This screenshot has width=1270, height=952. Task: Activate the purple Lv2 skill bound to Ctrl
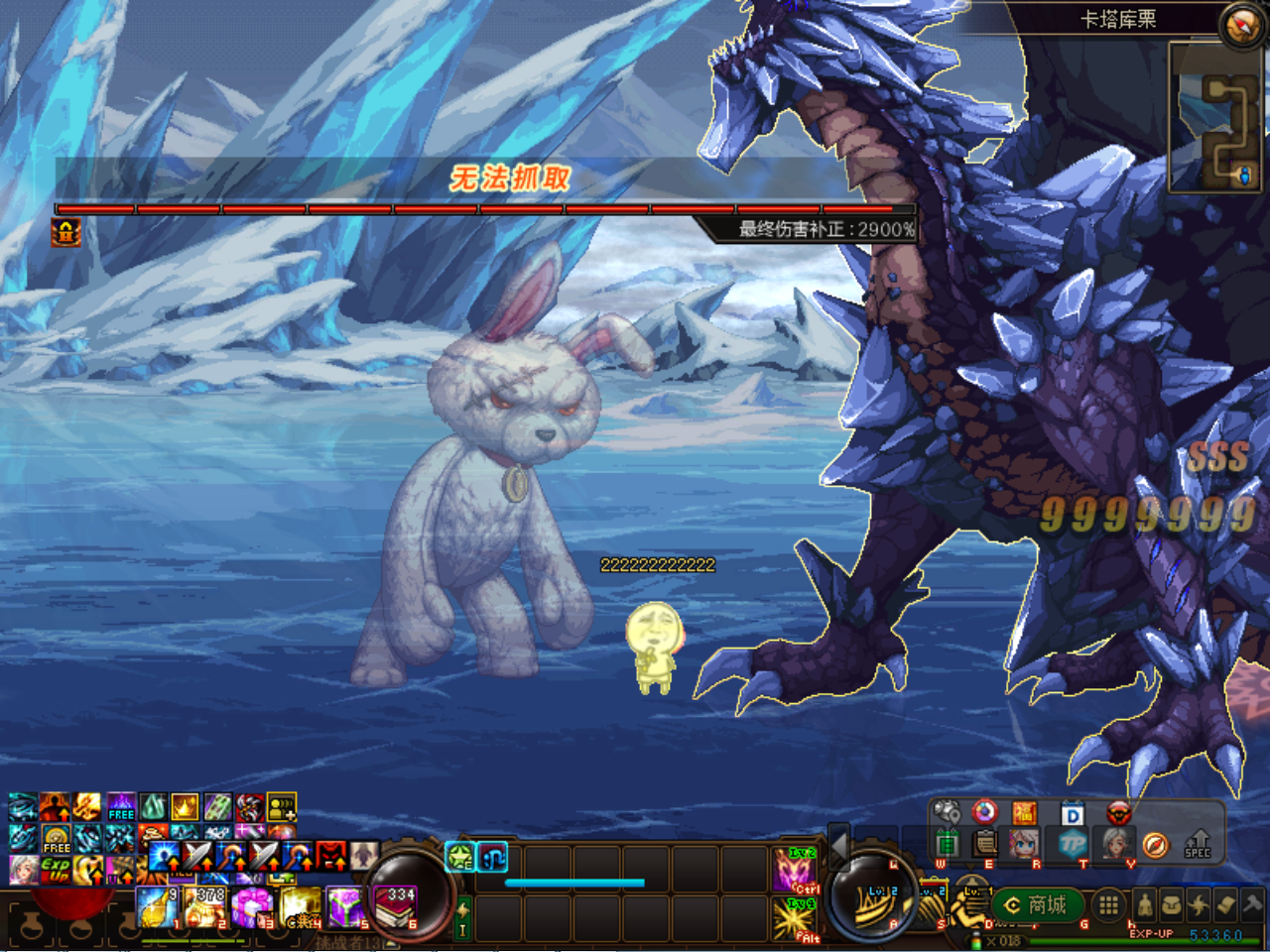pyautogui.click(x=795, y=870)
